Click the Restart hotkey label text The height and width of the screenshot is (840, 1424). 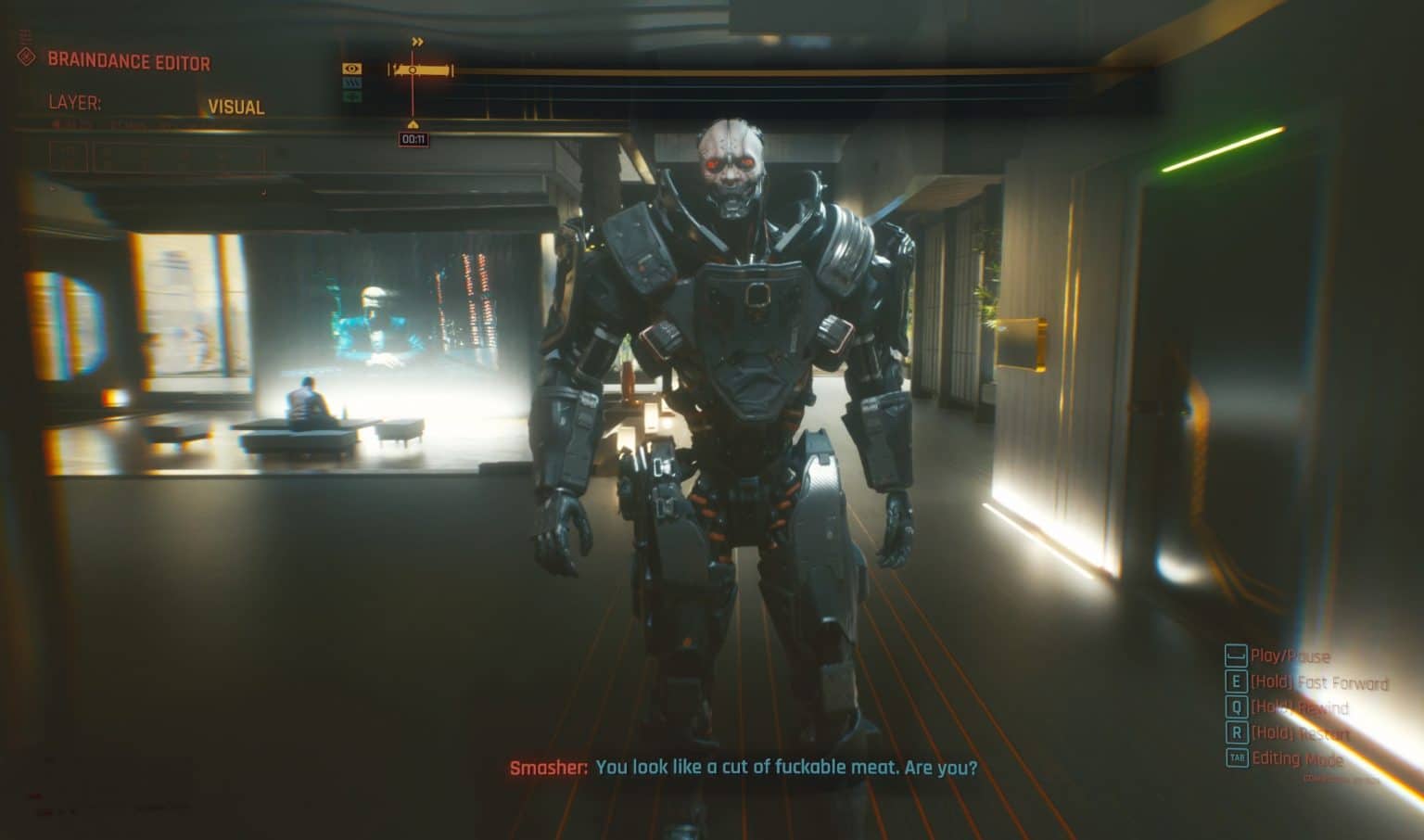pos(1303,732)
